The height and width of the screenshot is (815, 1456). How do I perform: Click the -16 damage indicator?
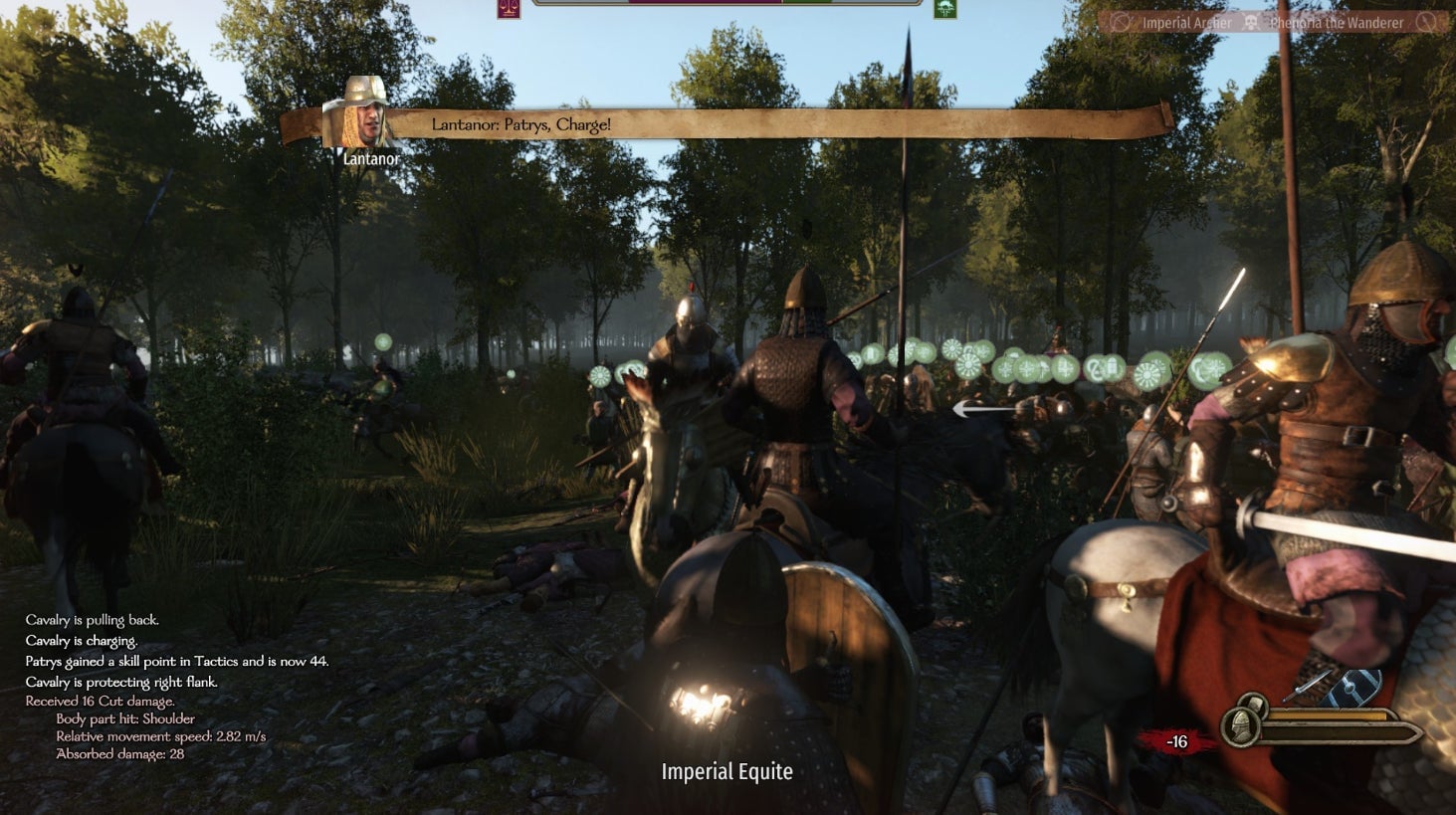click(1176, 740)
